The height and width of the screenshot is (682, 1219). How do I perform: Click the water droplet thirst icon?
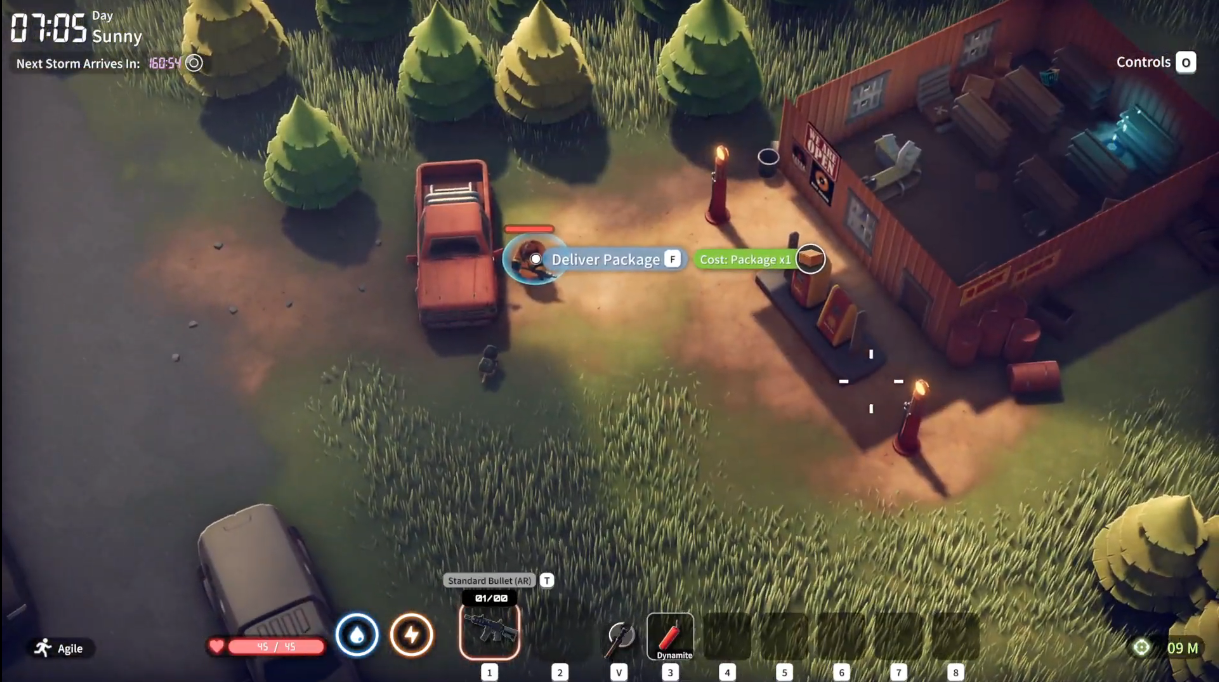pyautogui.click(x=357, y=634)
